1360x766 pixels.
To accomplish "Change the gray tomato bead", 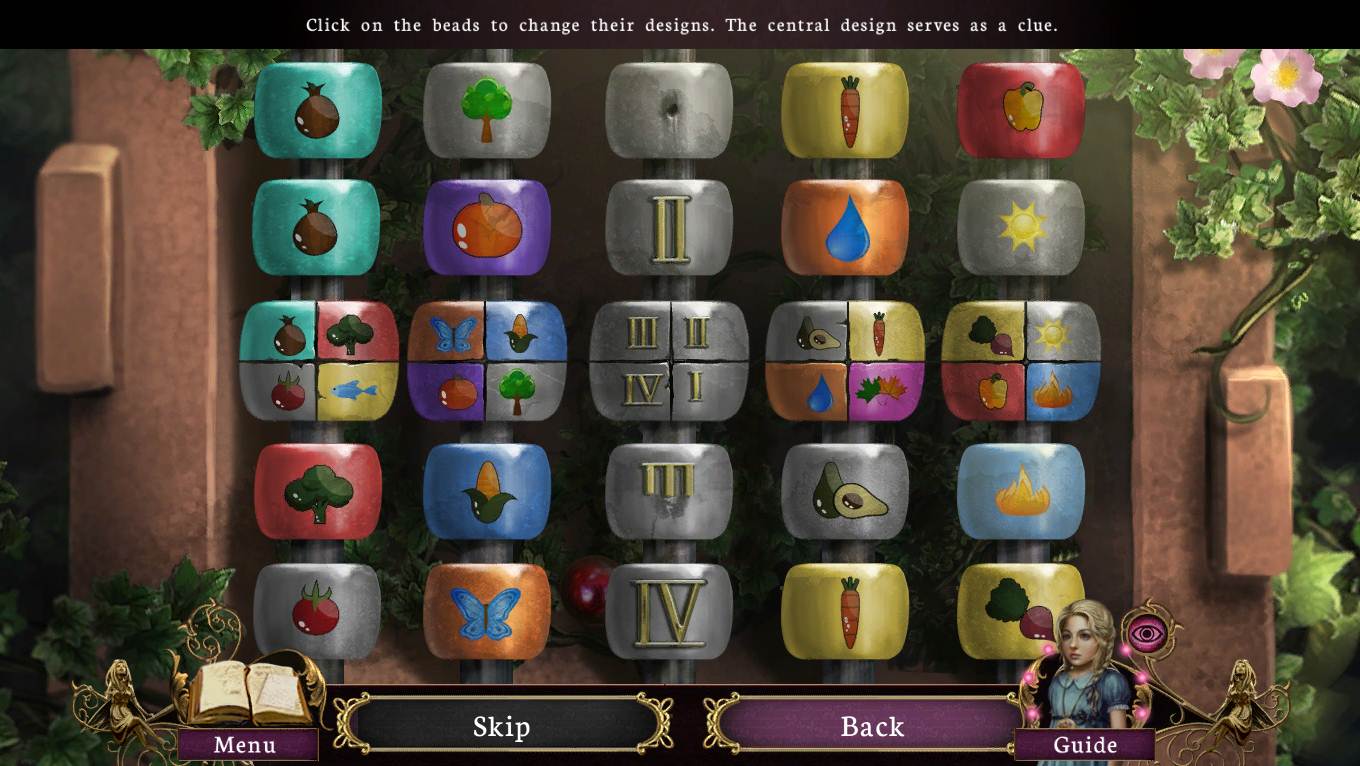I will [x=317, y=609].
